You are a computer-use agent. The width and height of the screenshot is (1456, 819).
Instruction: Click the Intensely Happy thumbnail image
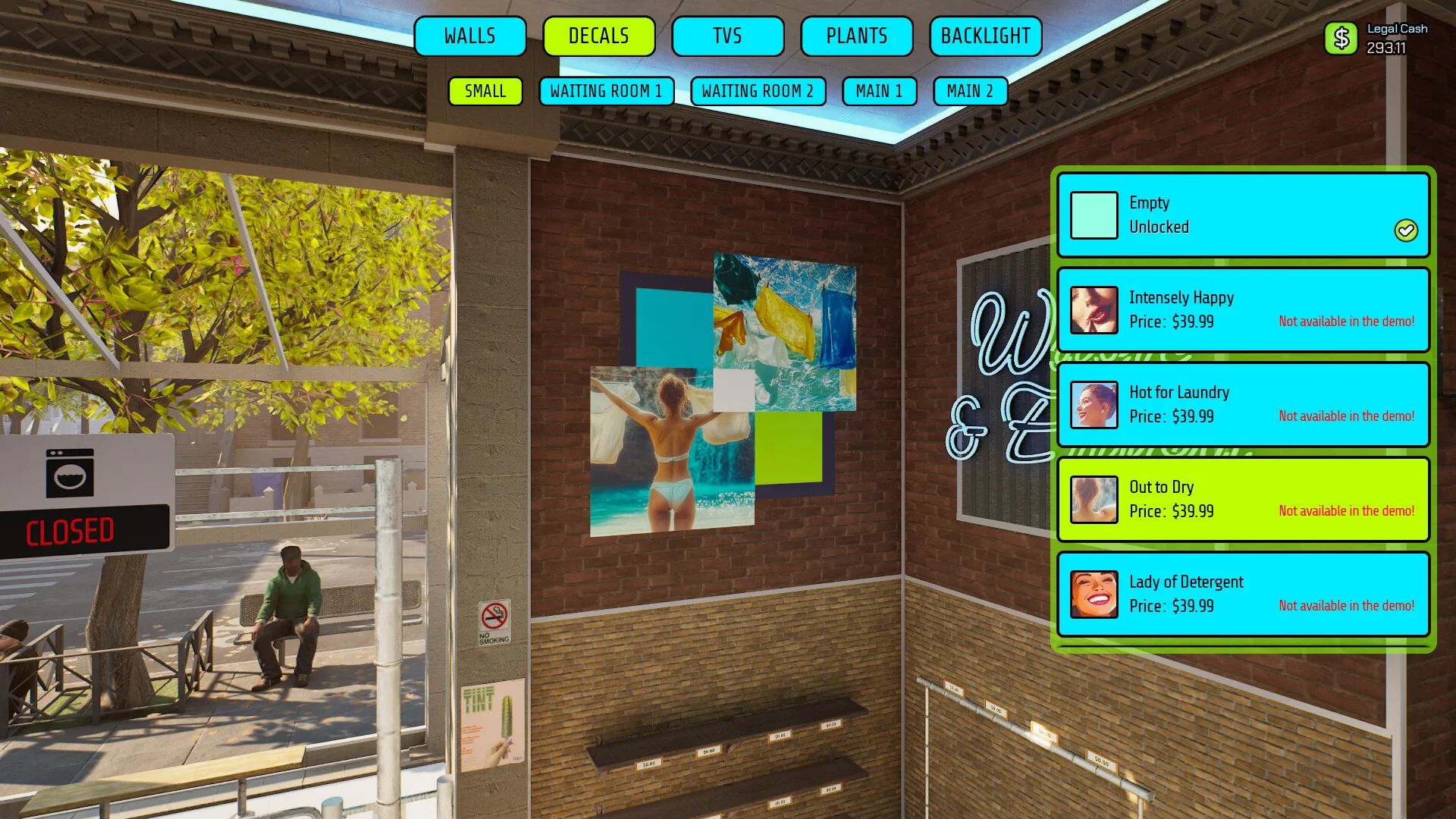(x=1094, y=310)
